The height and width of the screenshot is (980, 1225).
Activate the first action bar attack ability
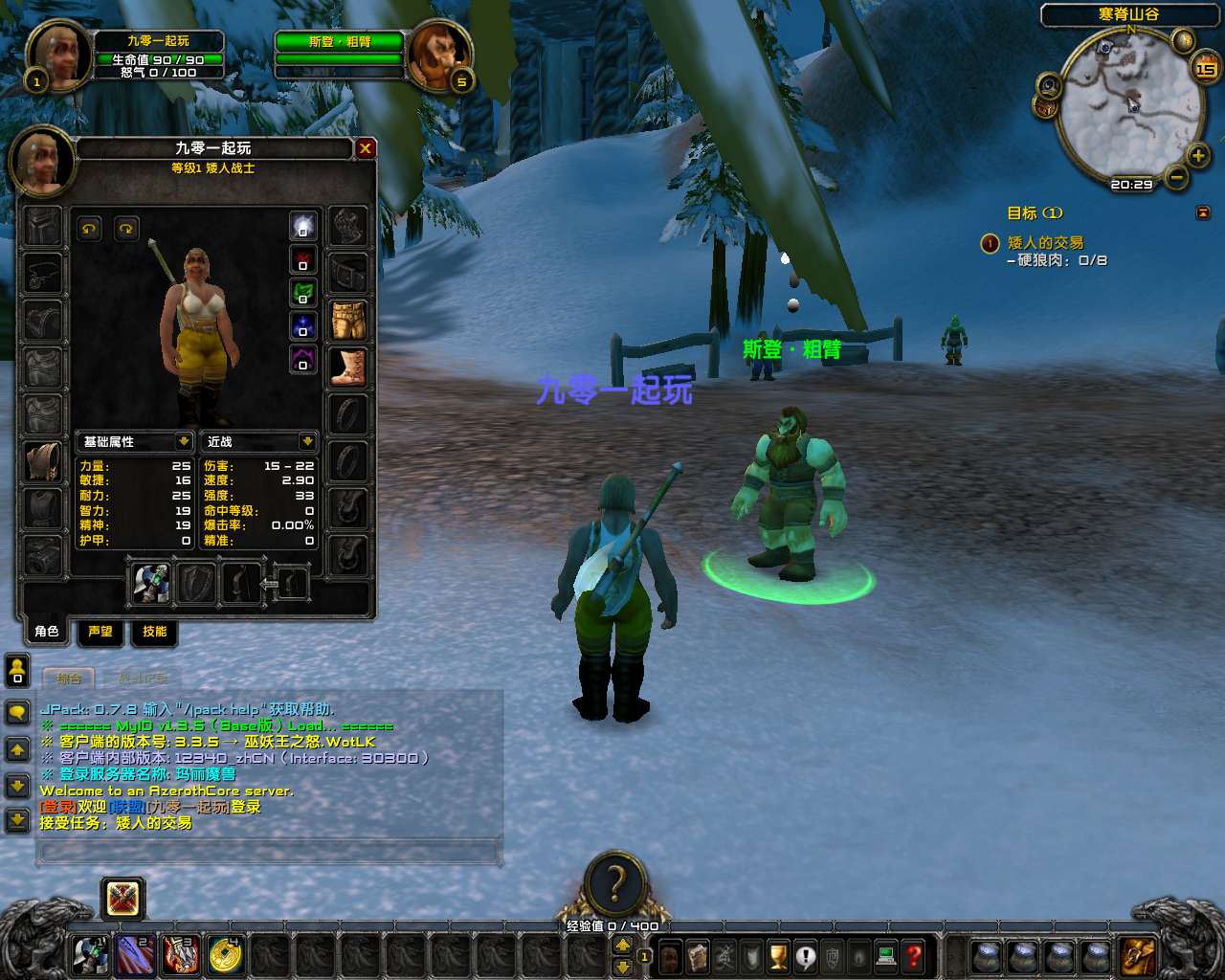91,955
